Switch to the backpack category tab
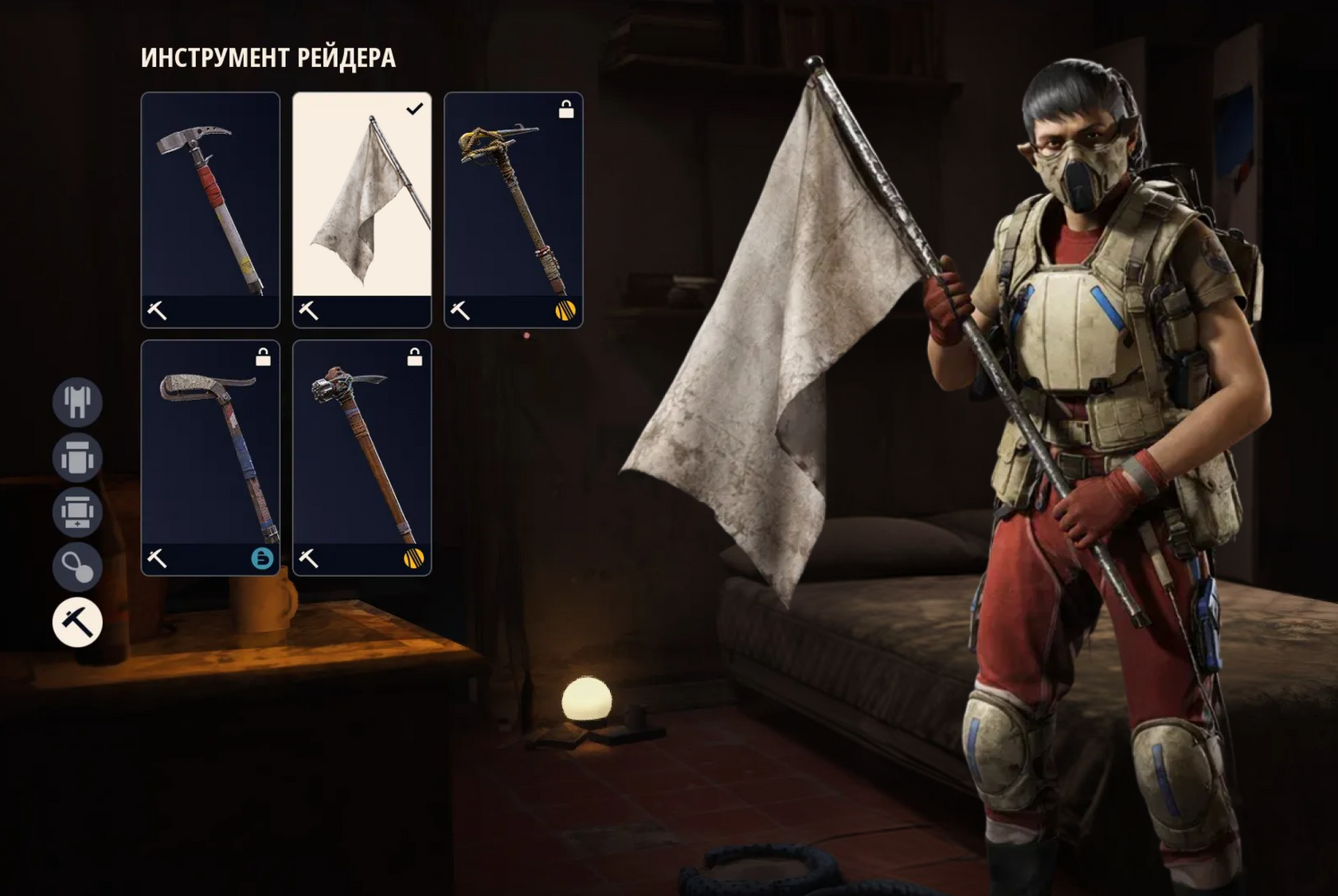The width and height of the screenshot is (1338, 896). coord(77,456)
